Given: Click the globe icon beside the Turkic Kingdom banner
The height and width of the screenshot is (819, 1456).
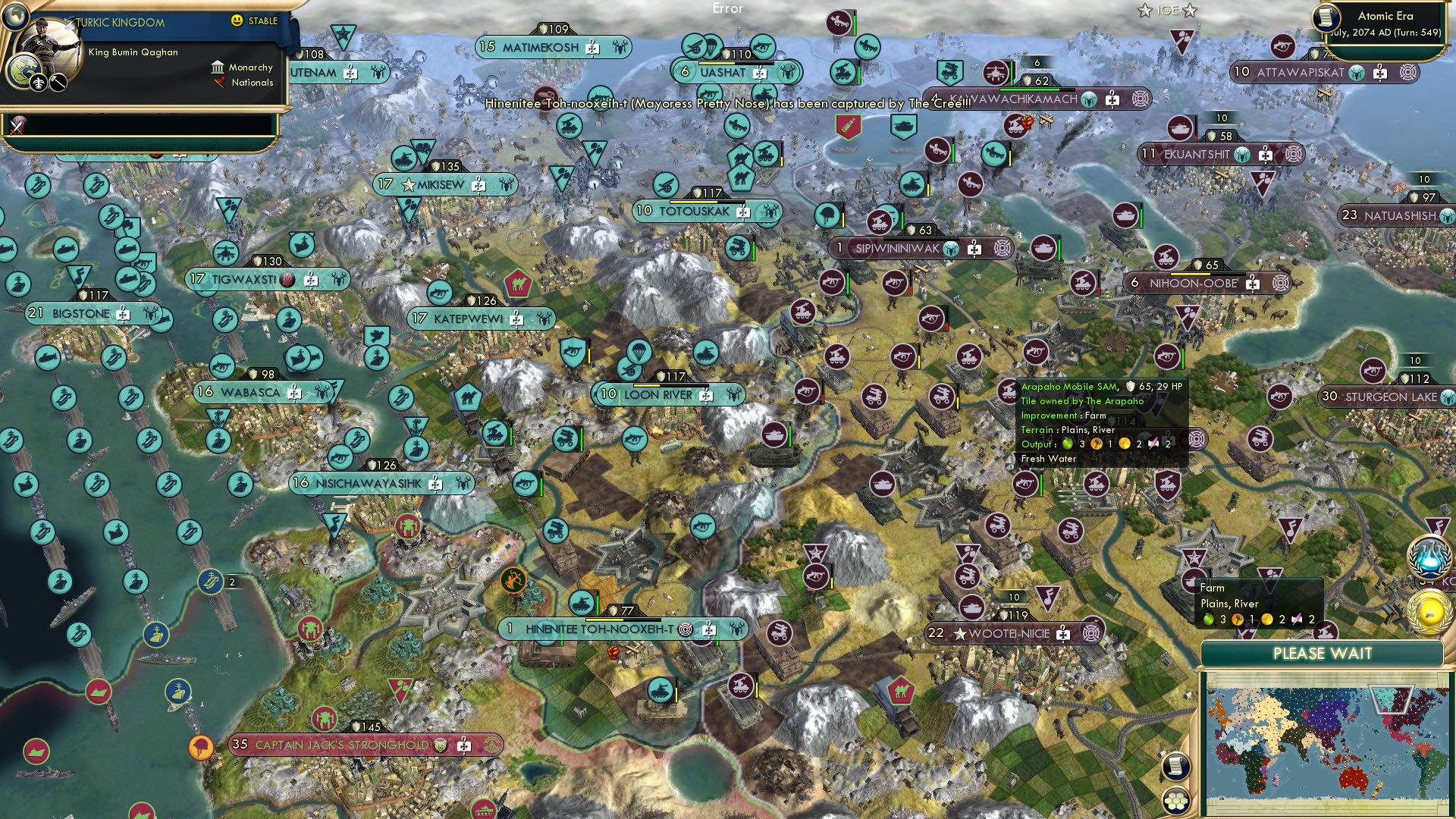Looking at the screenshot, I should tap(15, 17).
